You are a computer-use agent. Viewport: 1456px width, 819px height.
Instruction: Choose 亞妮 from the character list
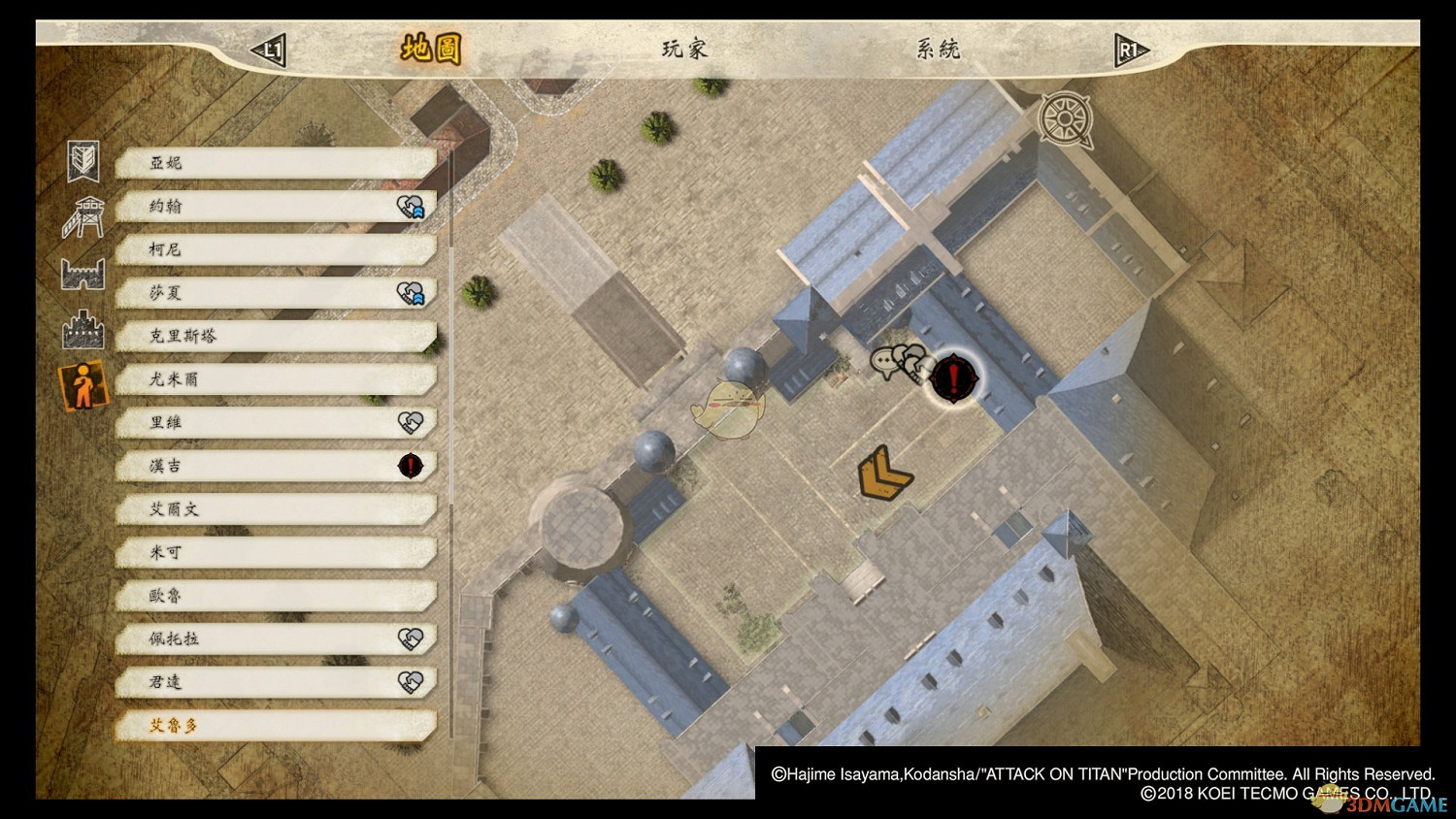point(276,163)
